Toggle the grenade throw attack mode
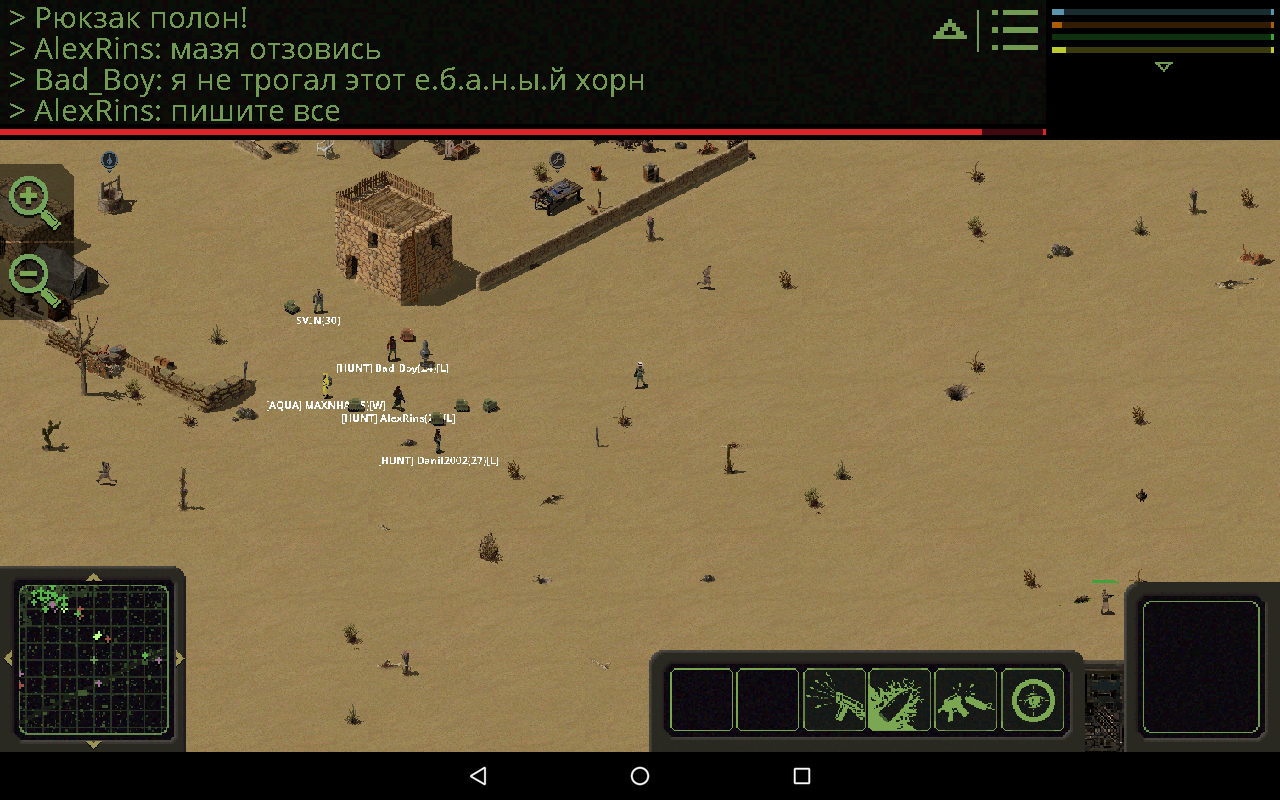Viewport: 1280px width, 800px height. coord(899,700)
